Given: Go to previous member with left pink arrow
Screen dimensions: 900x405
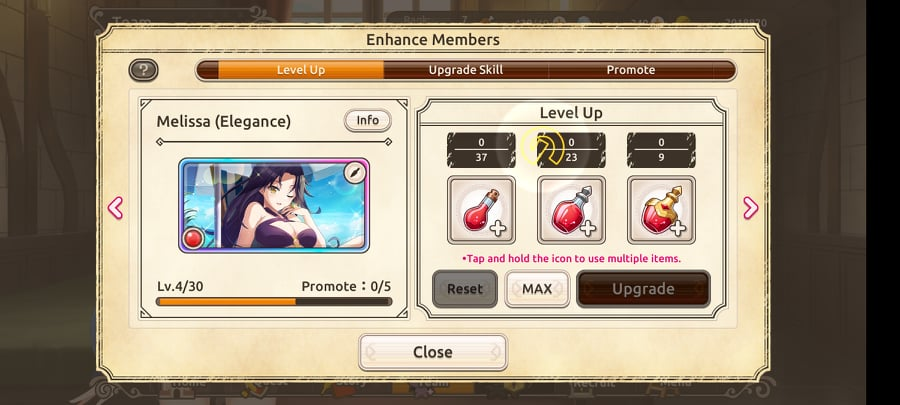Looking at the screenshot, I should tap(116, 208).
